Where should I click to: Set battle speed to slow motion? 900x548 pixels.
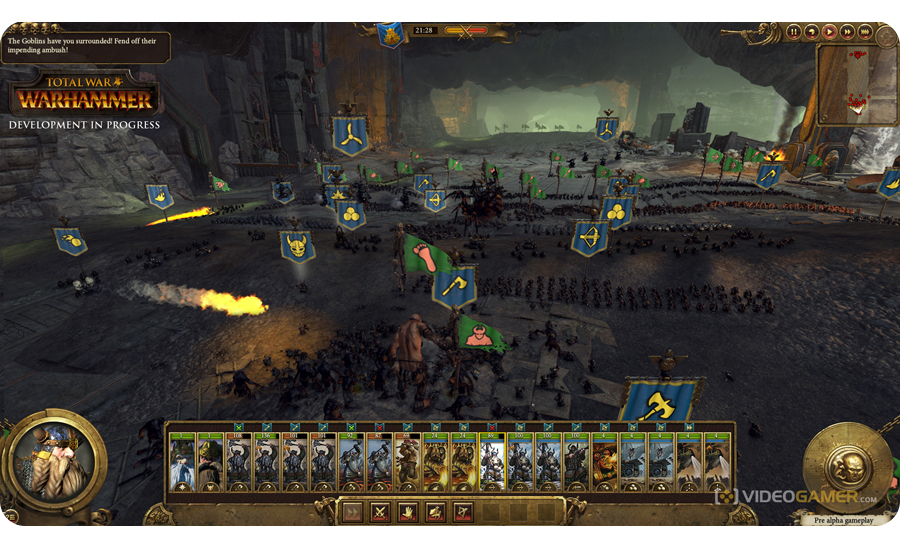(811, 32)
